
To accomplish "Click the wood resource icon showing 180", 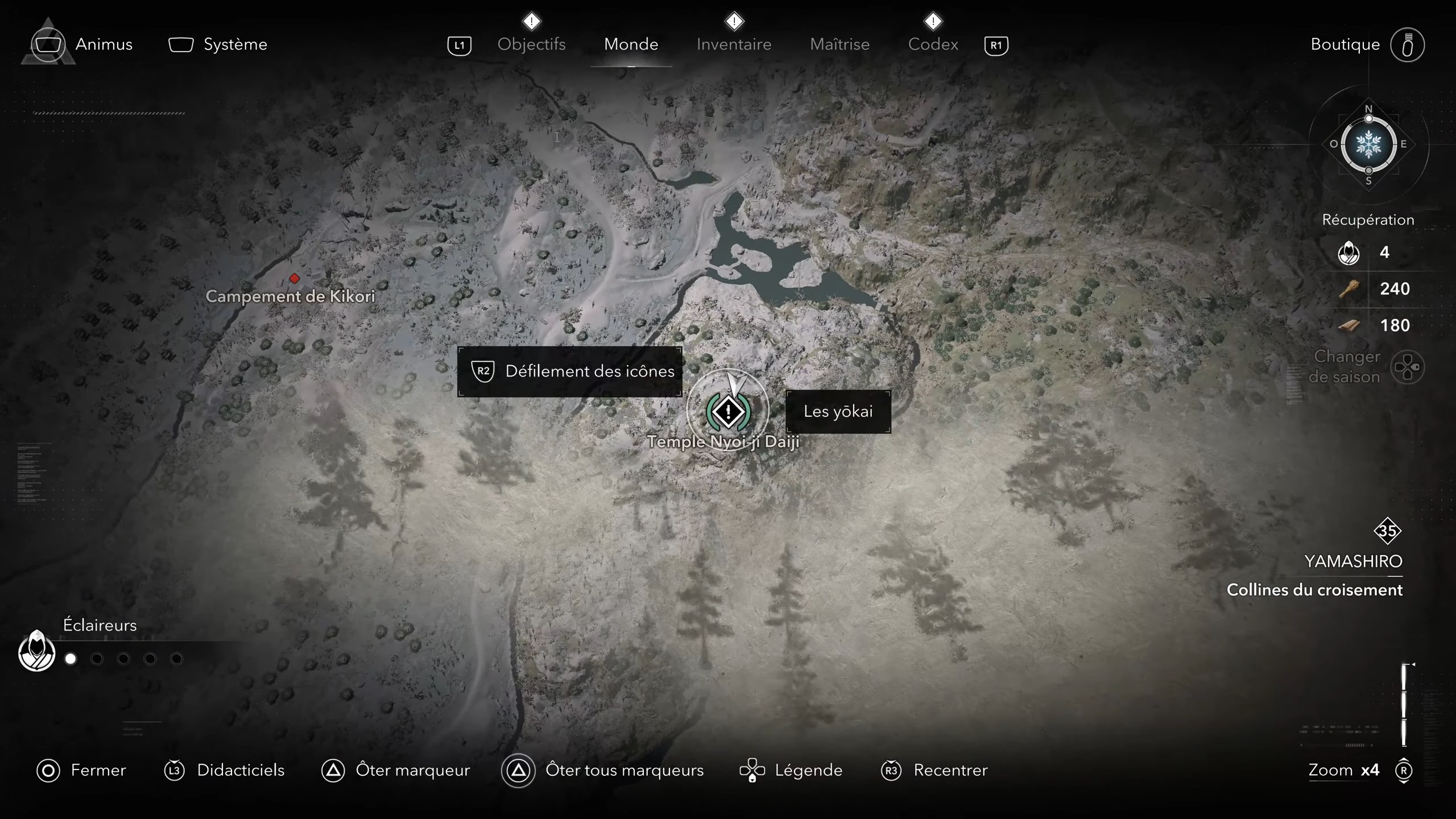I will point(1350,325).
